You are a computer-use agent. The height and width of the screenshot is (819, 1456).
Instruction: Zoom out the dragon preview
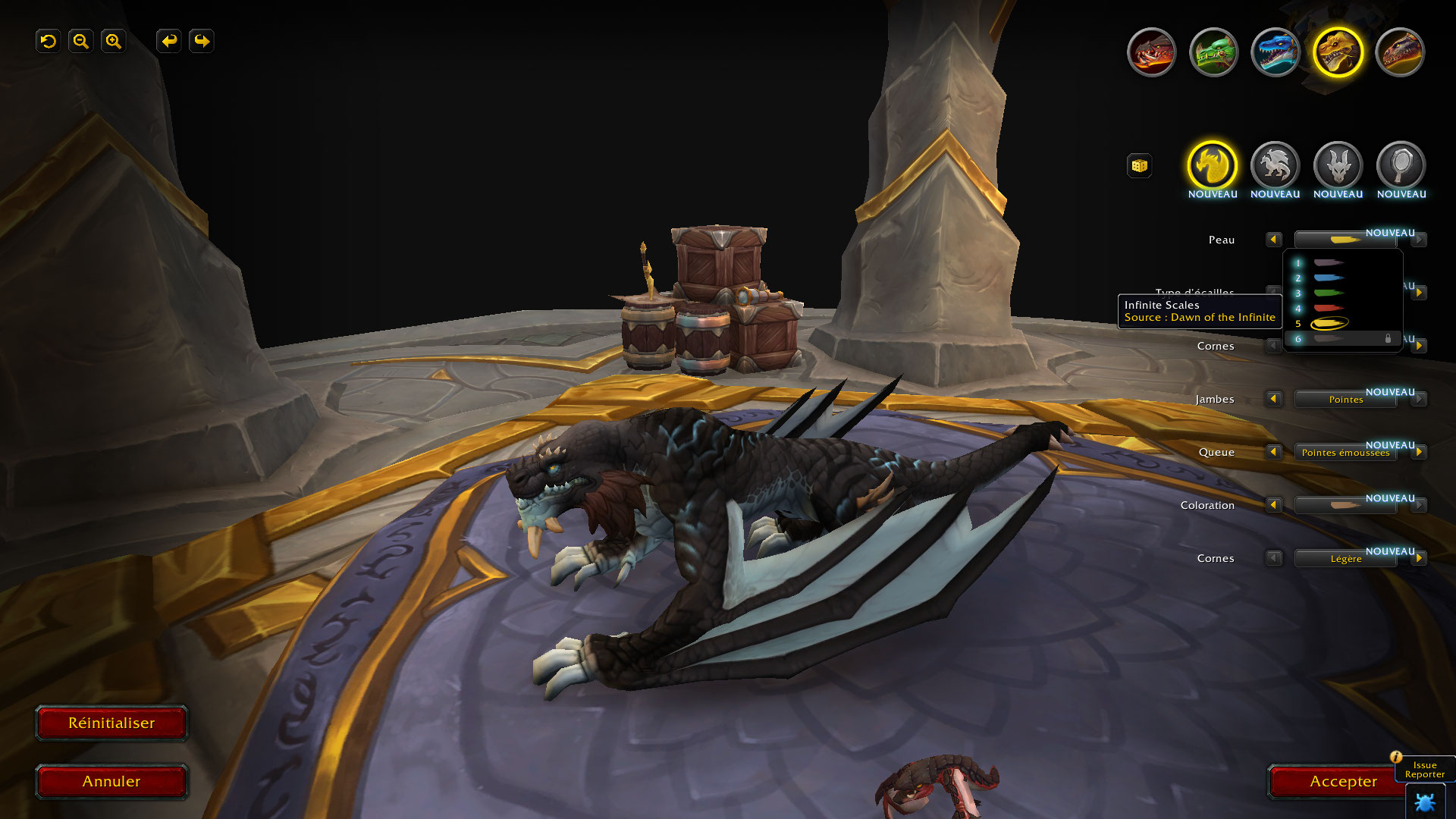[81, 41]
